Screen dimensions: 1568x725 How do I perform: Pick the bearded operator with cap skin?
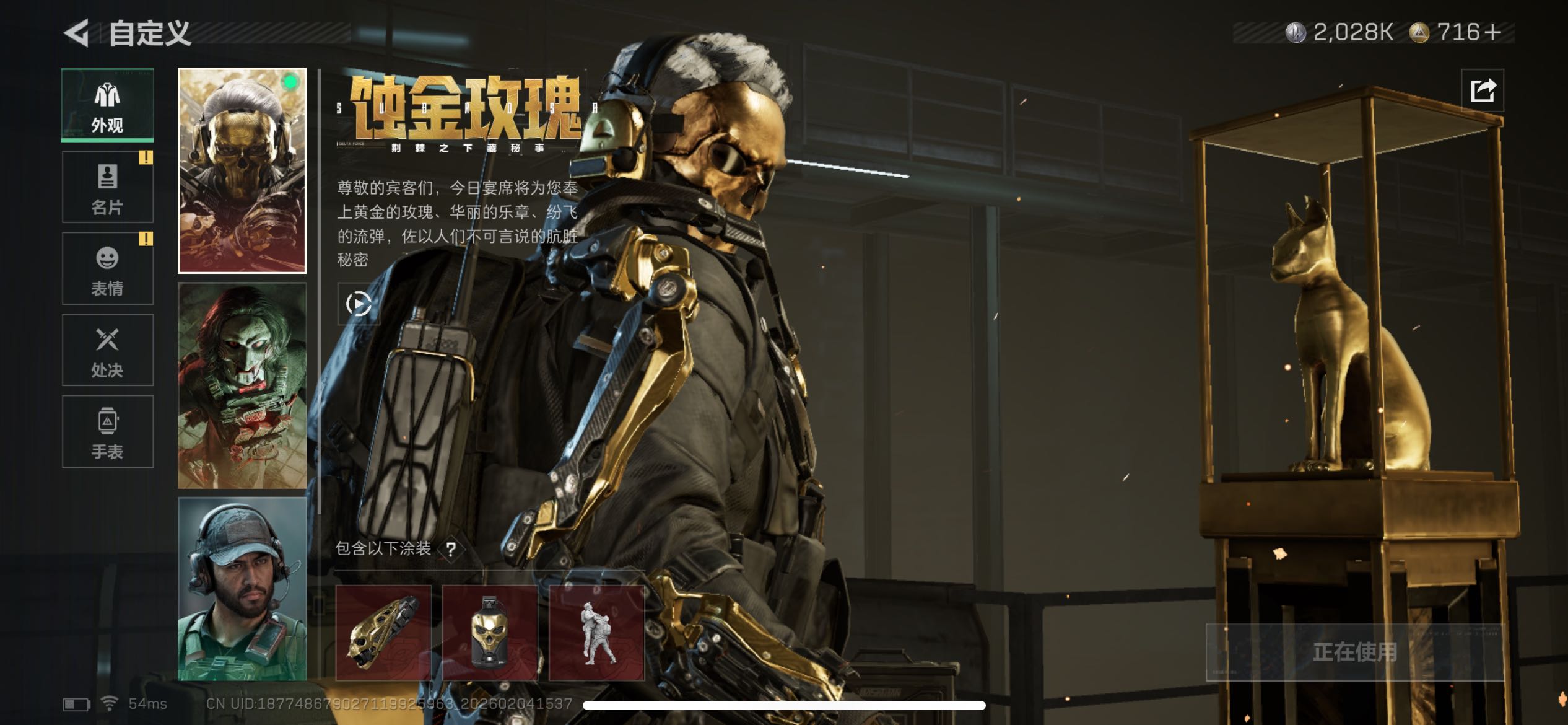pos(242,589)
